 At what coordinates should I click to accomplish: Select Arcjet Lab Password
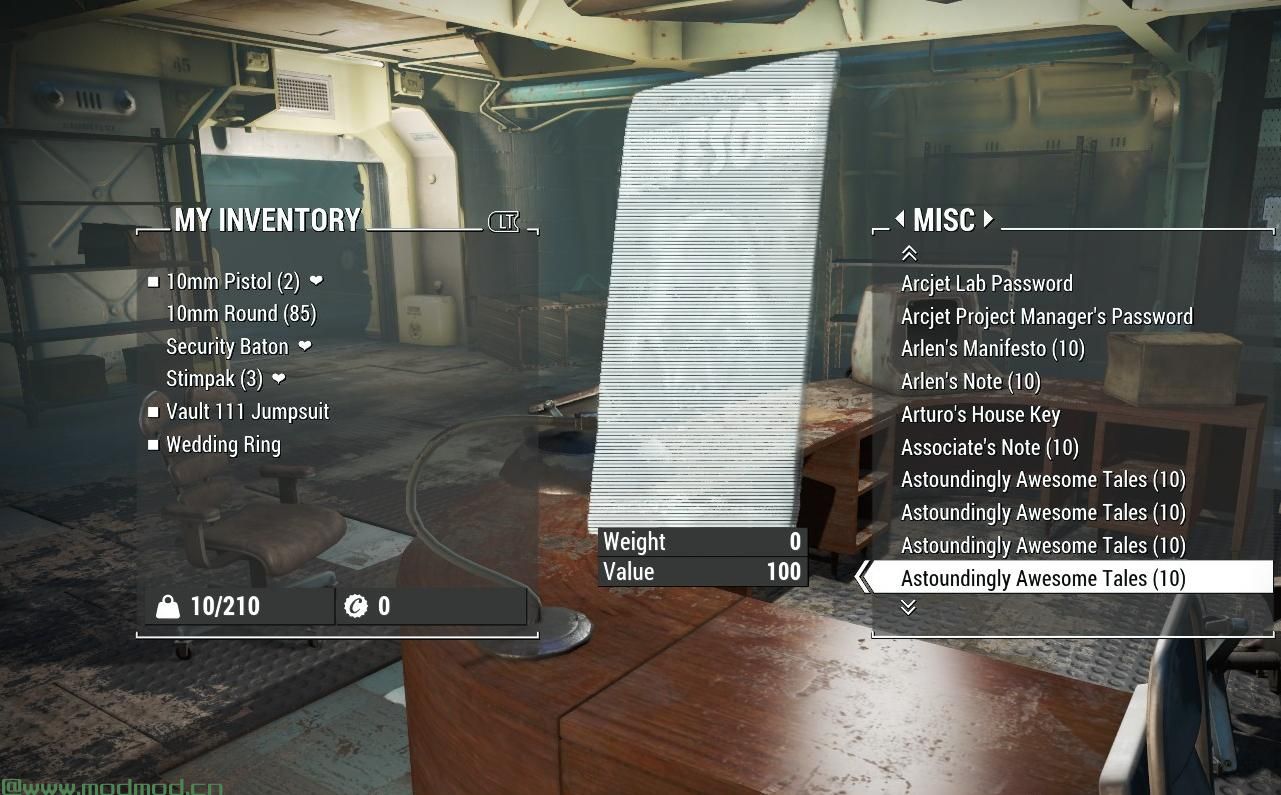click(986, 283)
